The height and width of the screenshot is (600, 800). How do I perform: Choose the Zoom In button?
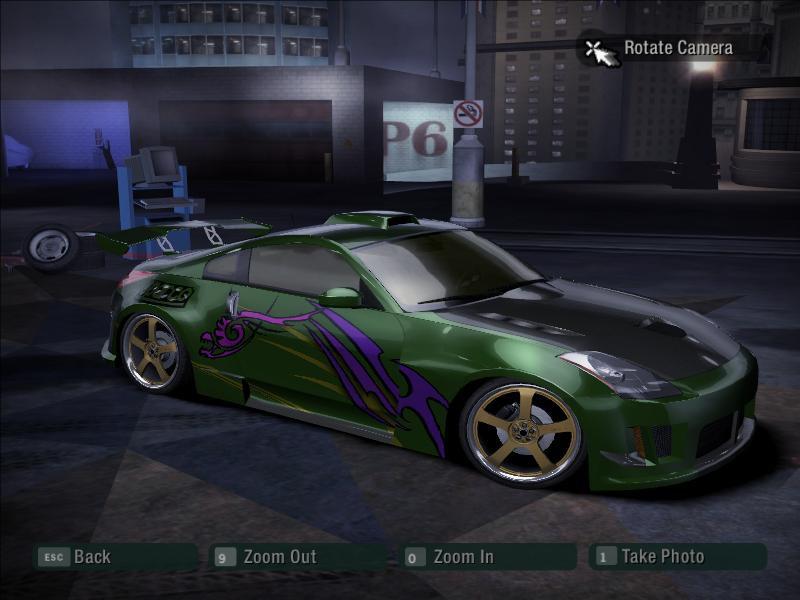click(462, 557)
